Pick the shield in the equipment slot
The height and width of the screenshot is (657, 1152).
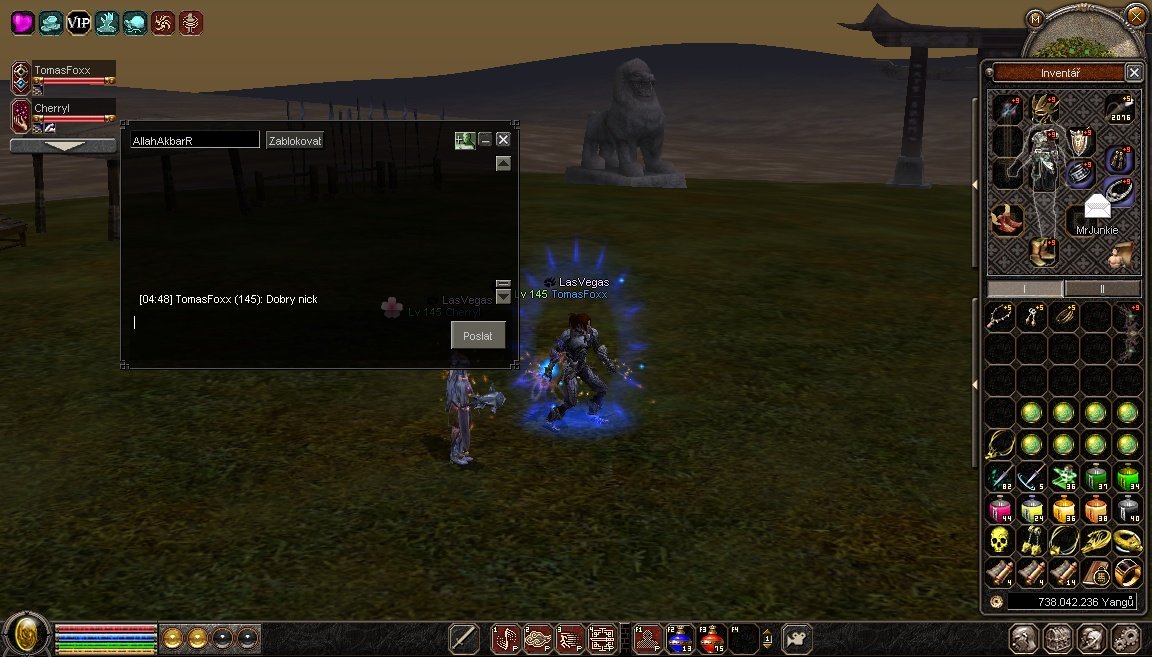[1078, 142]
